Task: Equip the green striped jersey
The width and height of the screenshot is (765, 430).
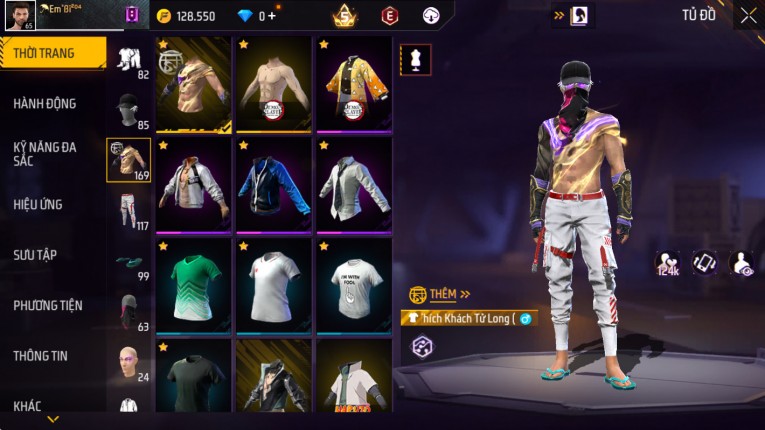Action: point(194,285)
